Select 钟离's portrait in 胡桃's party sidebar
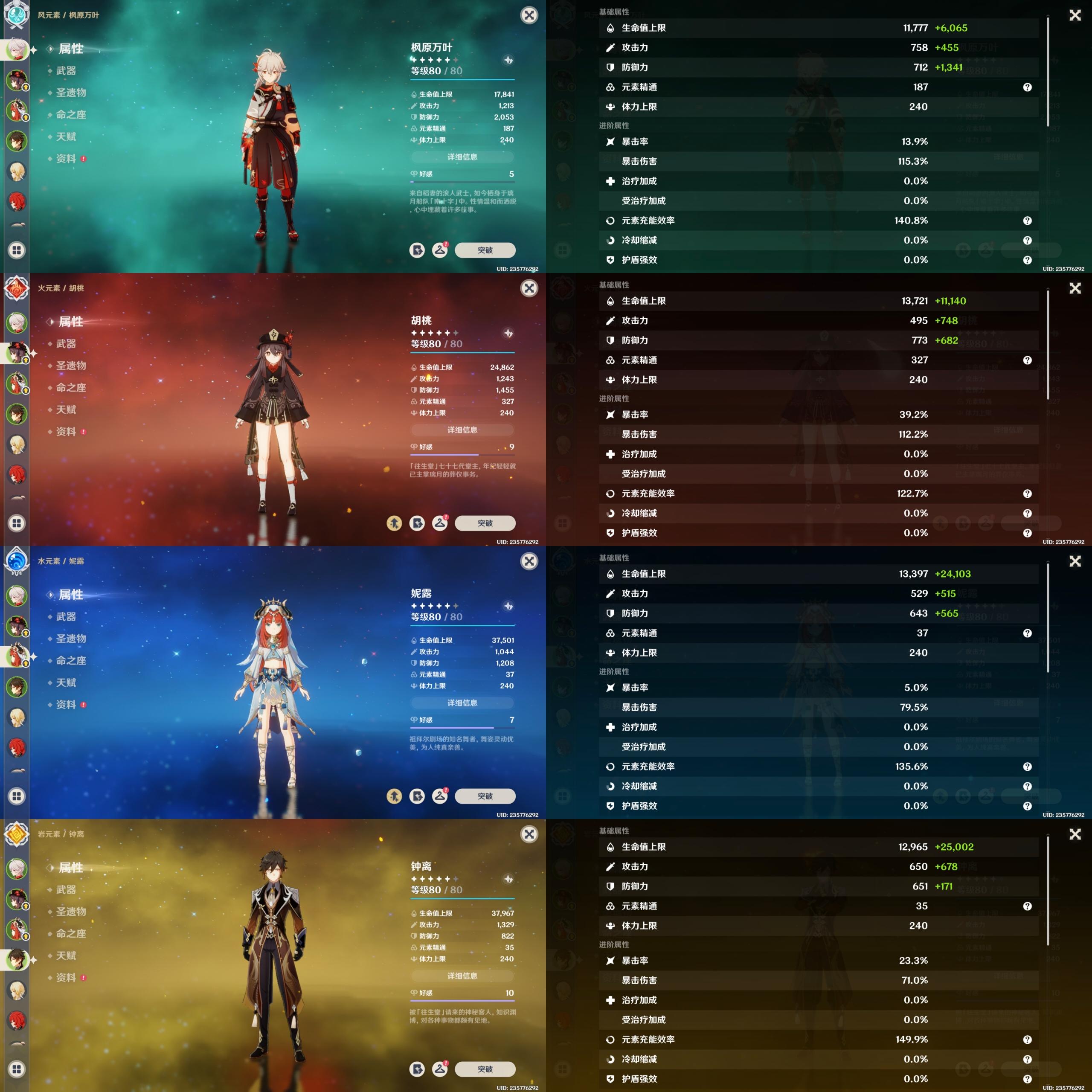The image size is (1092, 1092). [x=17, y=414]
